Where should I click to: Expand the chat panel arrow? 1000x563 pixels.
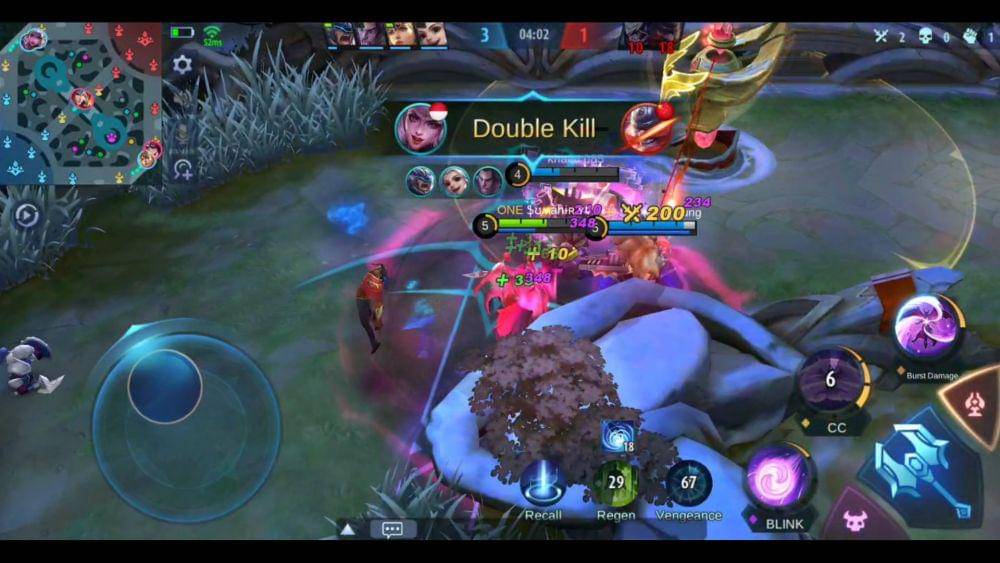click(347, 529)
